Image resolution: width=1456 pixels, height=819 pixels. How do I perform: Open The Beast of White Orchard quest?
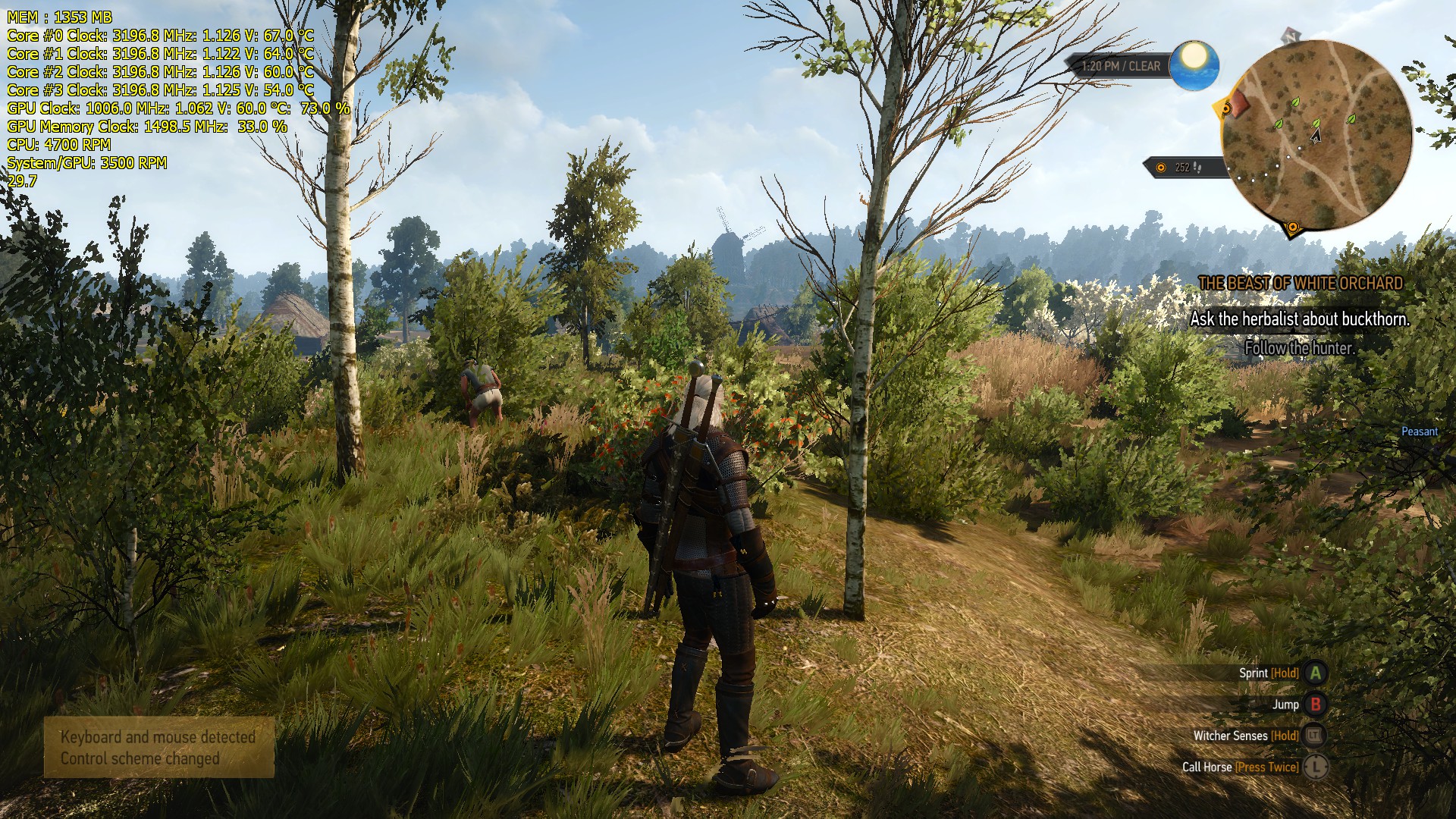[x=1300, y=284]
